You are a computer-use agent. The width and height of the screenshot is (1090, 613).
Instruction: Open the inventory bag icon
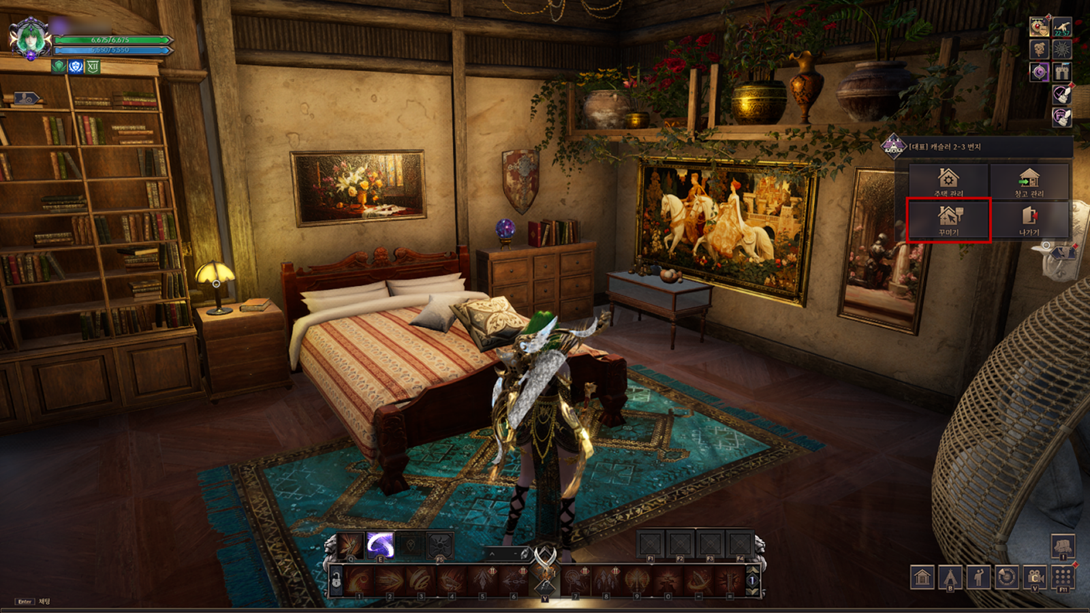pos(1063,546)
